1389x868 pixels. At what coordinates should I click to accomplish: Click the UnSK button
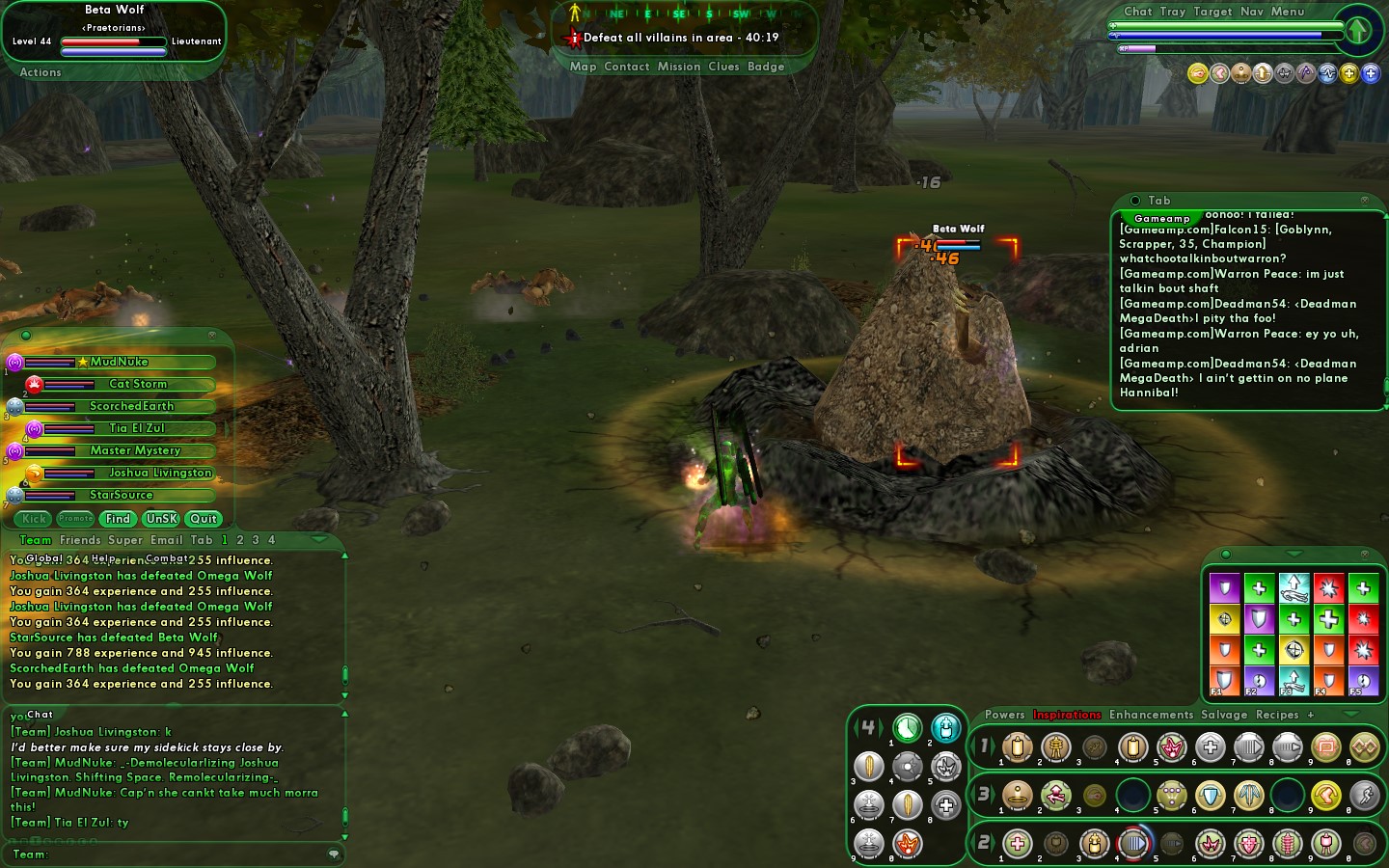[x=161, y=519]
